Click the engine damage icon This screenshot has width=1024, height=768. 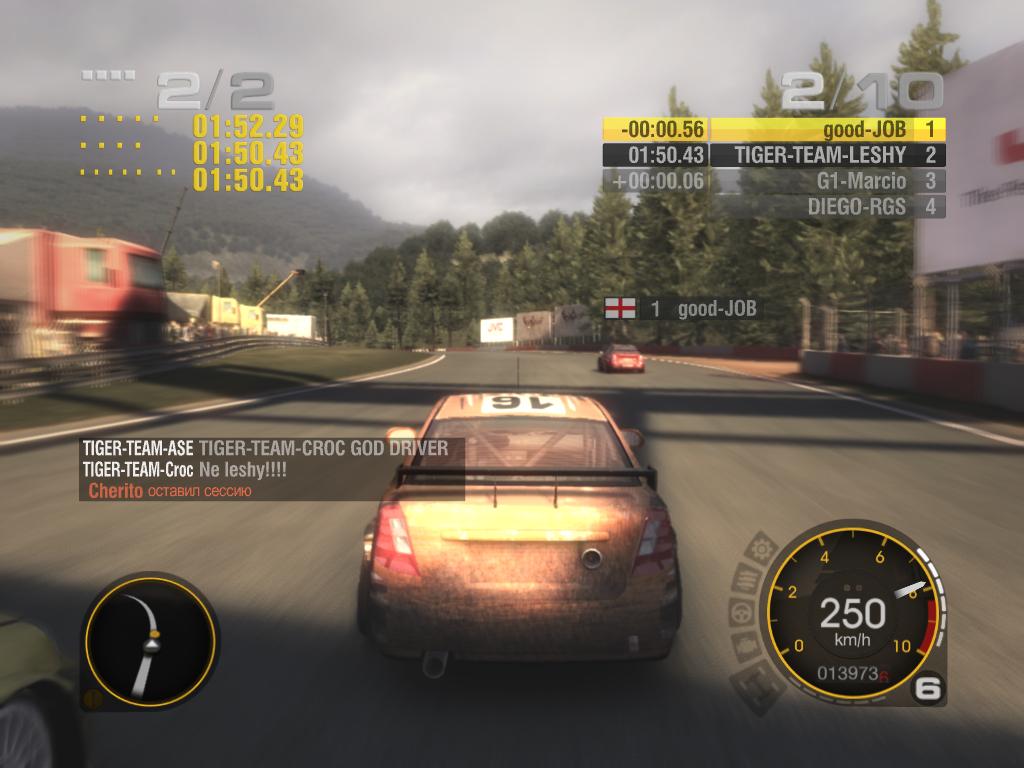point(742,645)
